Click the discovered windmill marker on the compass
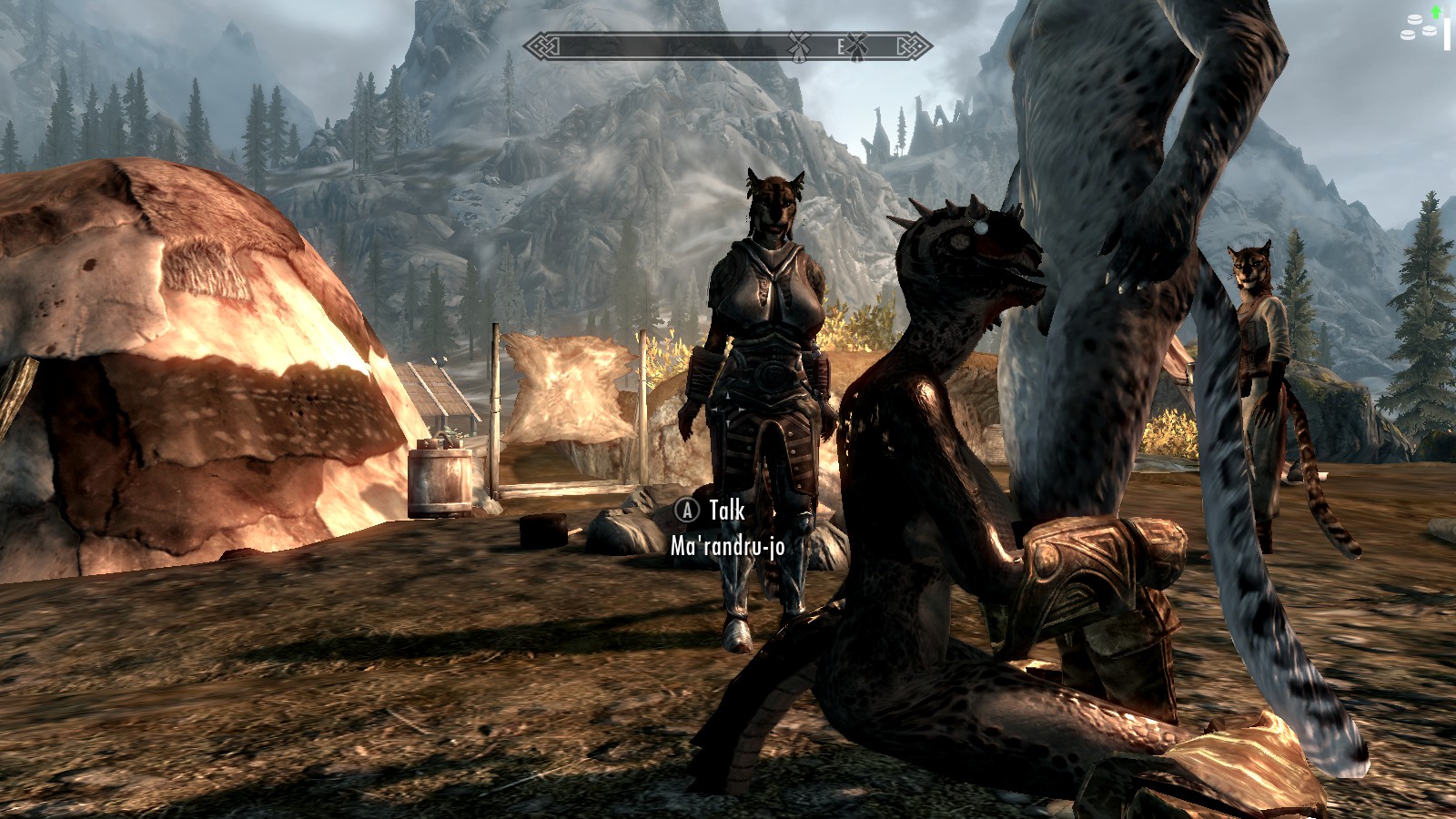Screen dimensions: 1456x819 pyautogui.click(x=798, y=45)
